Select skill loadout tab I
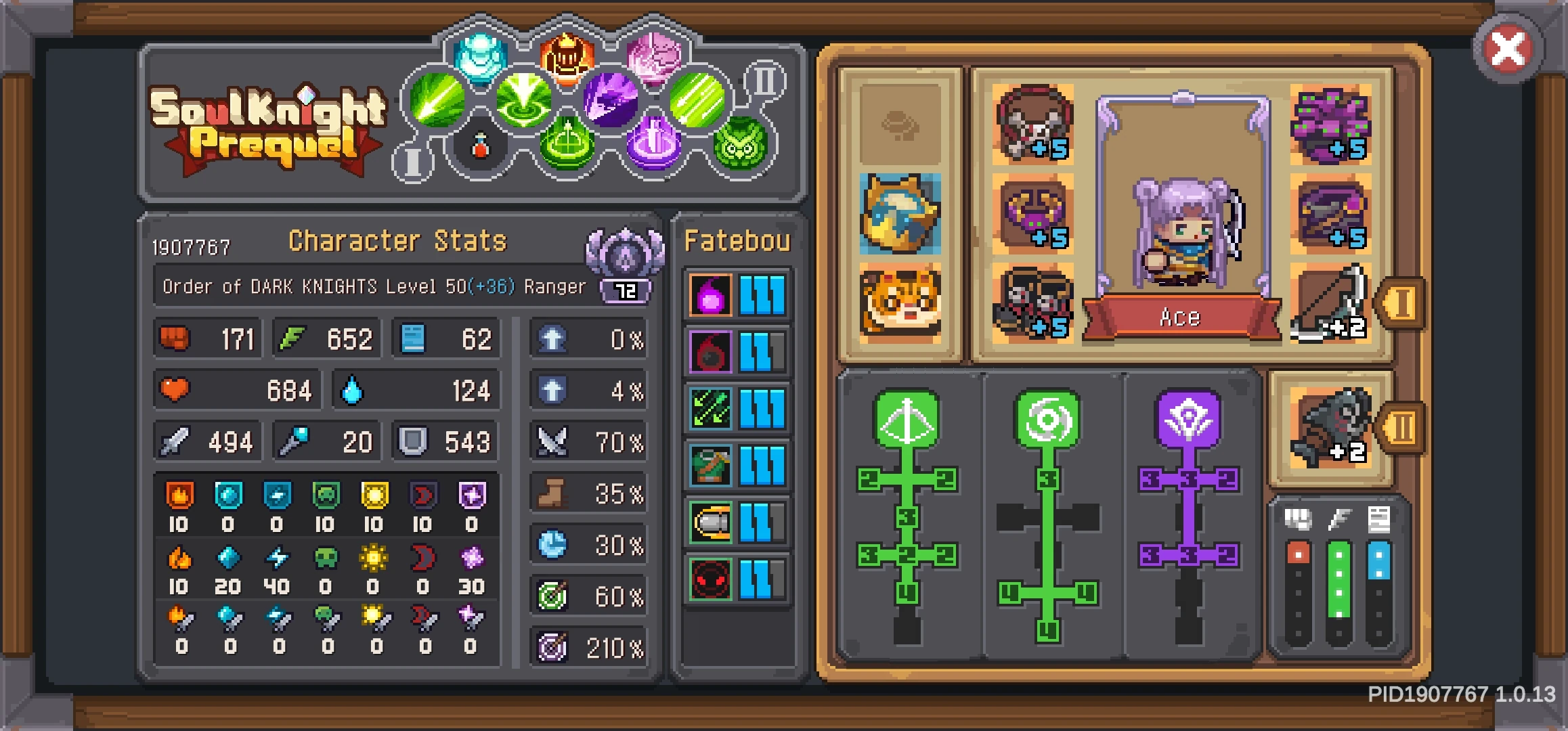The height and width of the screenshot is (731, 1568). (414, 160)
